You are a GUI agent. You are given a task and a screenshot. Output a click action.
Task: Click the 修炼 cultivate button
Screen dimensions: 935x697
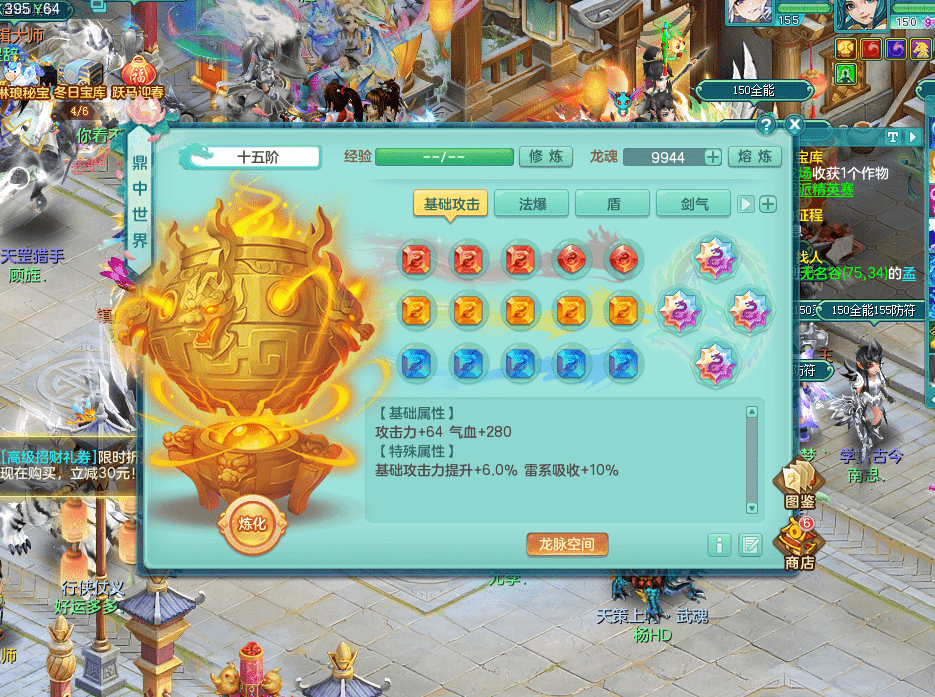(x=545, y=157)
